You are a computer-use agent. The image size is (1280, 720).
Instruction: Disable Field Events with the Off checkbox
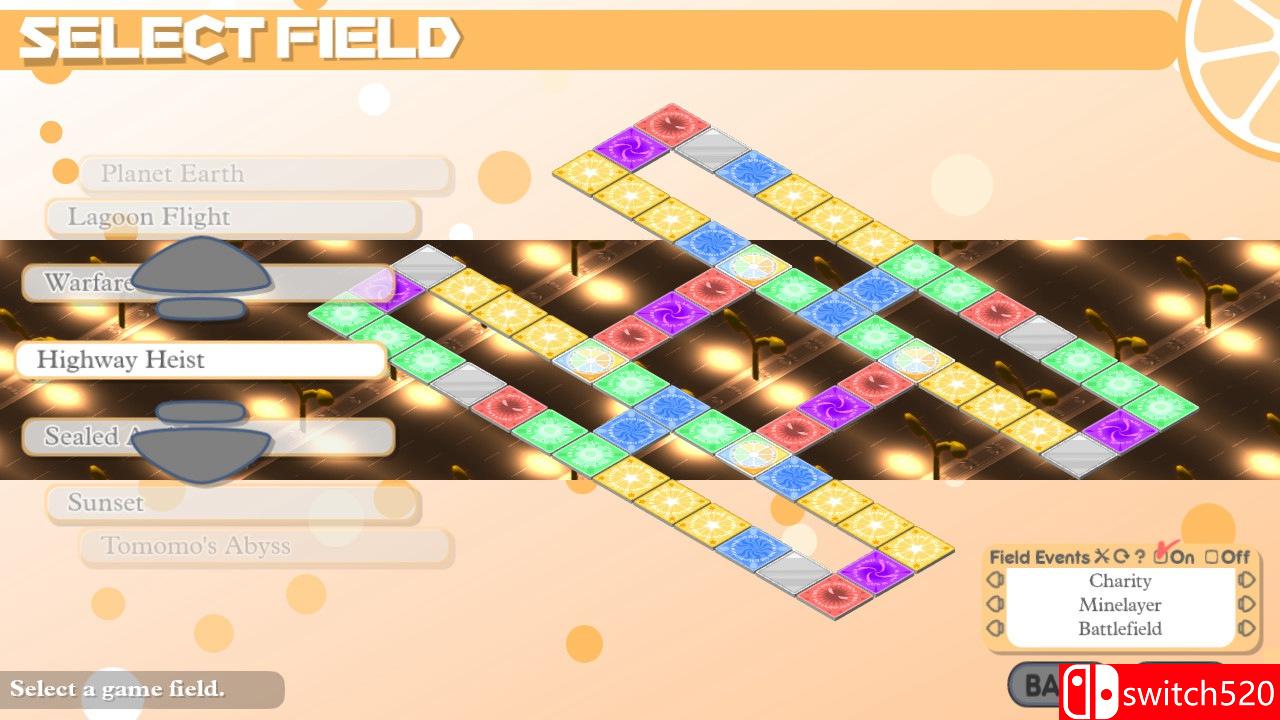[x=1212, y=556]
